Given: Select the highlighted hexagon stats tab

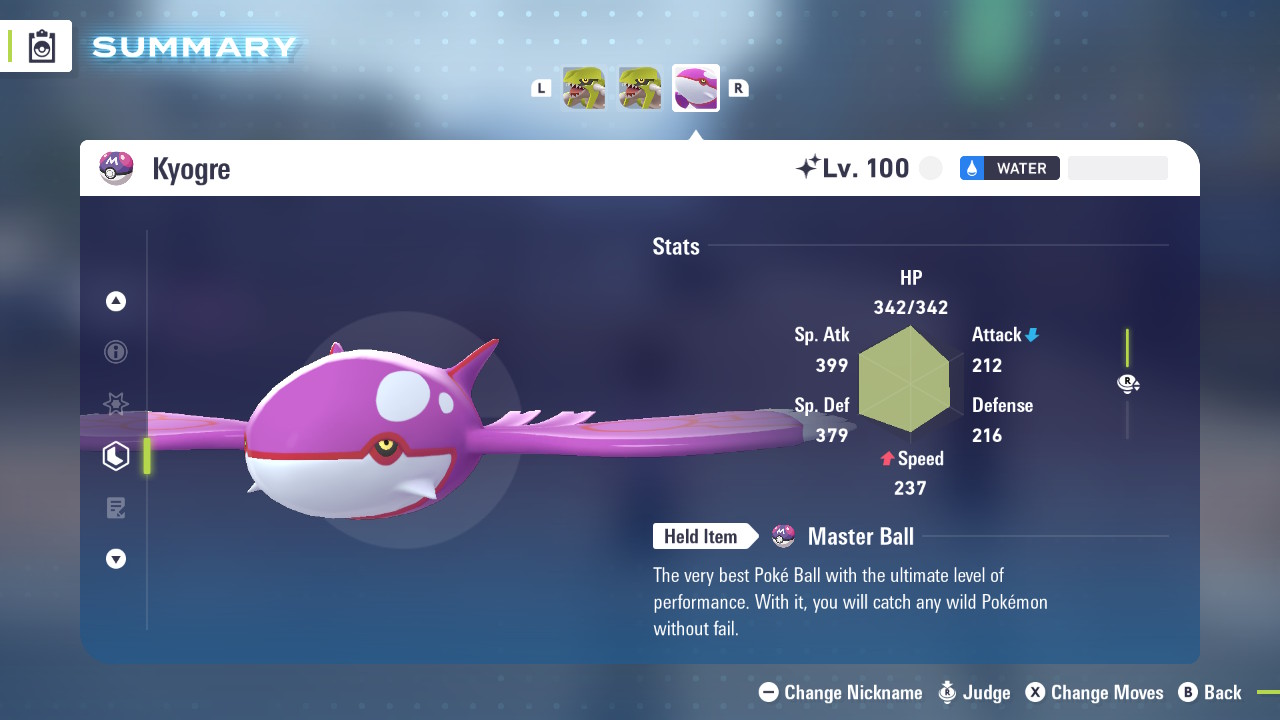Looking at the screenshot, I should coord(116,456).
